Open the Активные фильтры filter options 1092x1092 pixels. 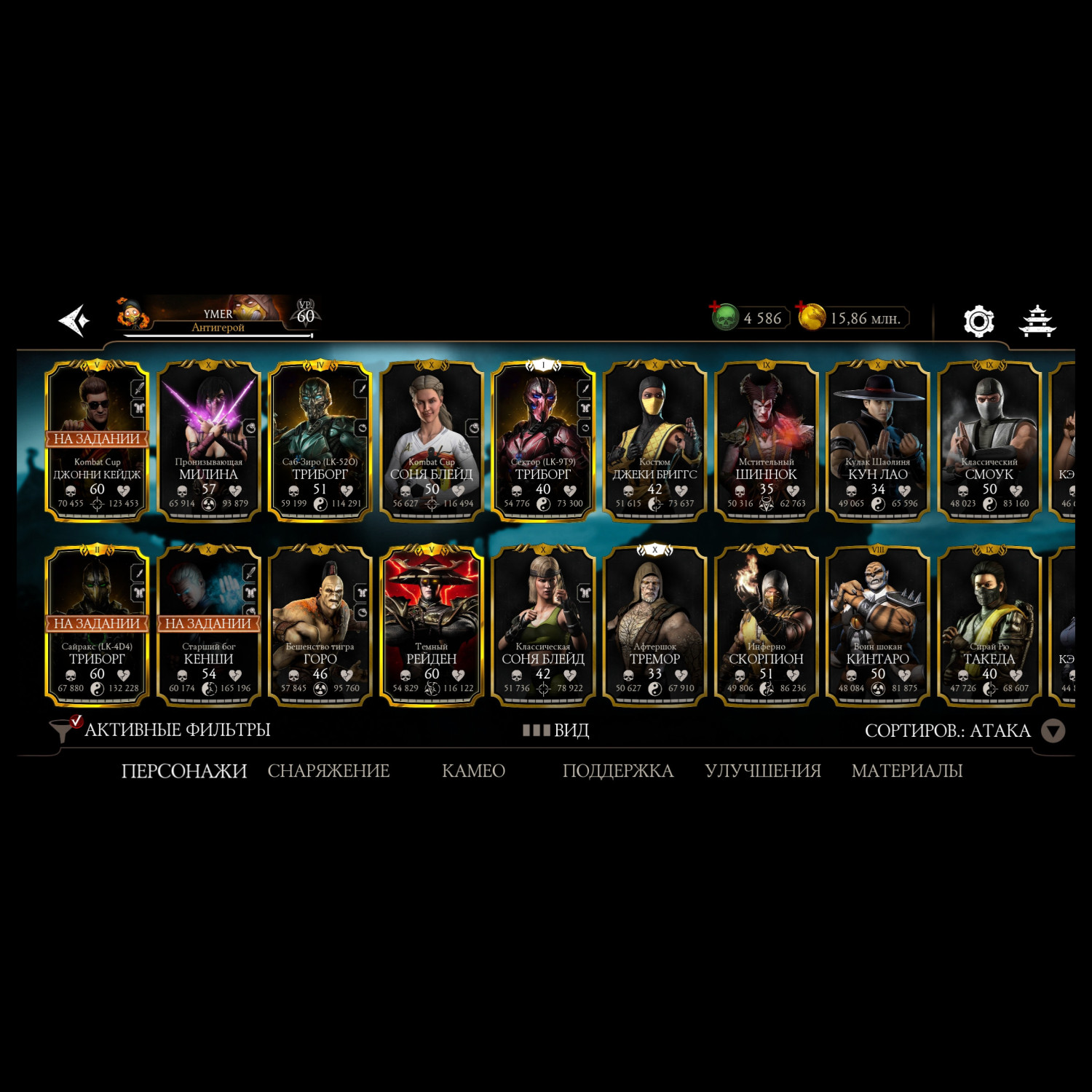point(160,729)
